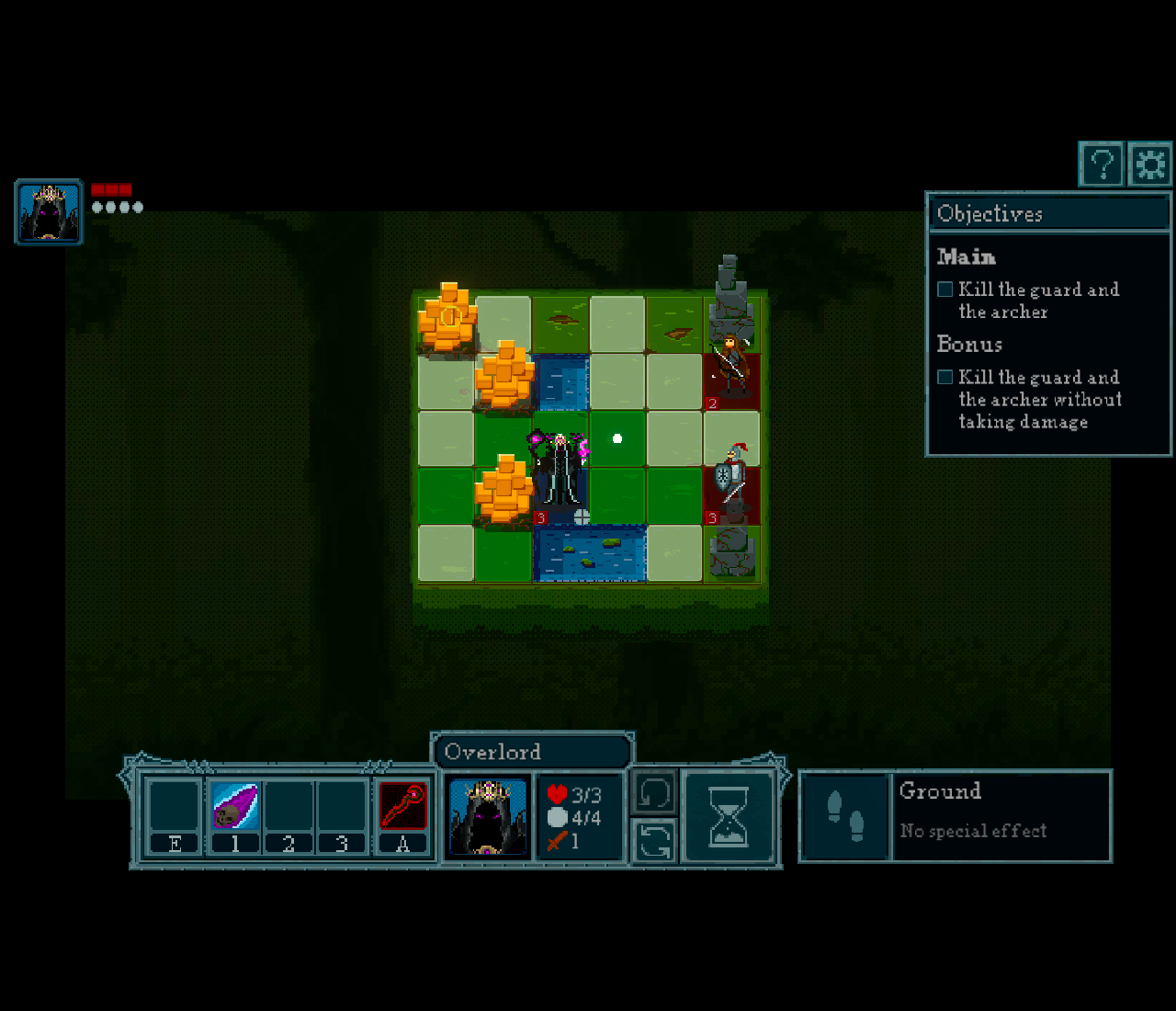The width and height of the screenshot is (1176, 1011).
Task: End the turn with the hourglass button
Action: coord(729,817)
